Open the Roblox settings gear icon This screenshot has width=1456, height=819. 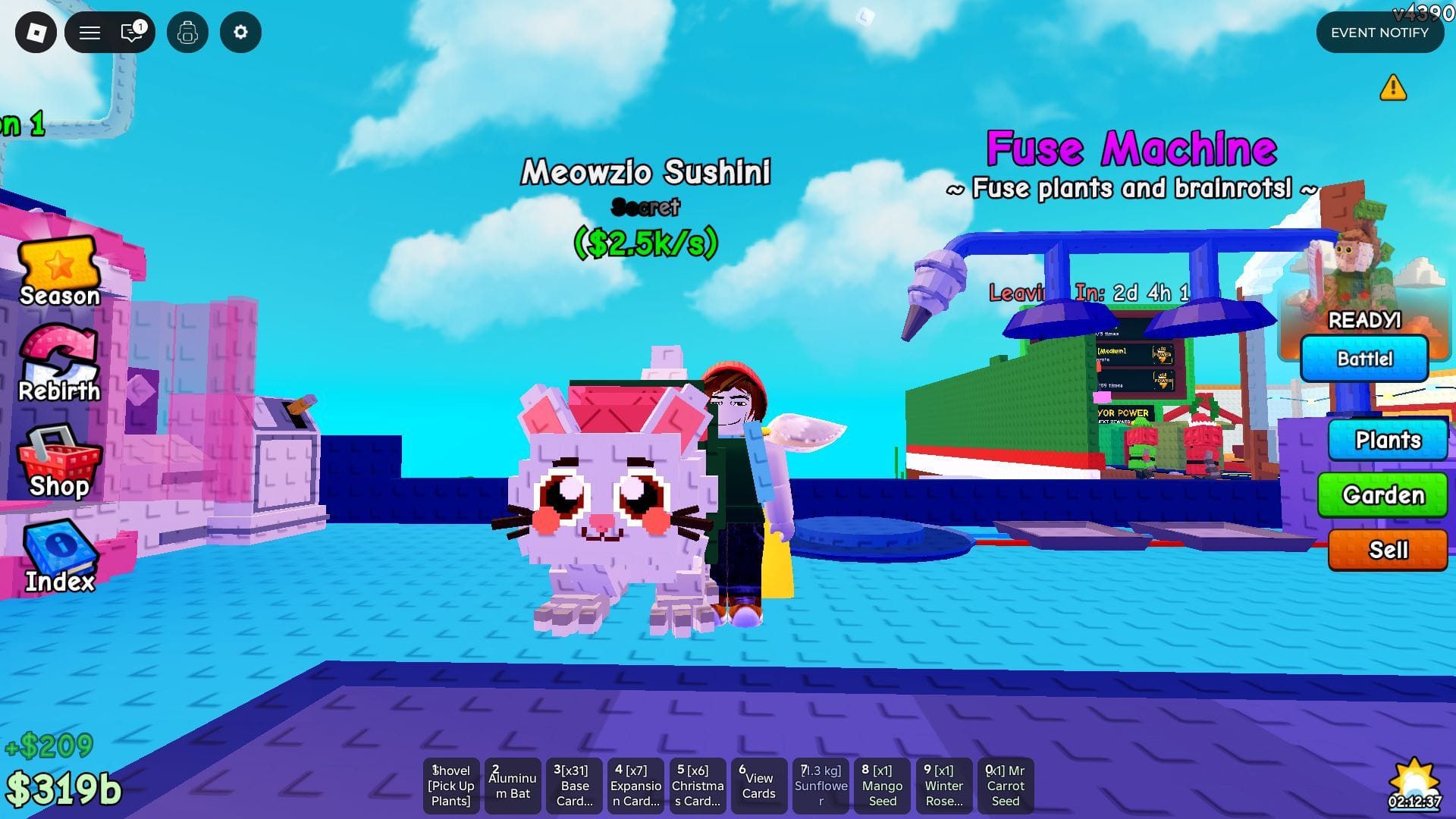click(x=240, y=32)
